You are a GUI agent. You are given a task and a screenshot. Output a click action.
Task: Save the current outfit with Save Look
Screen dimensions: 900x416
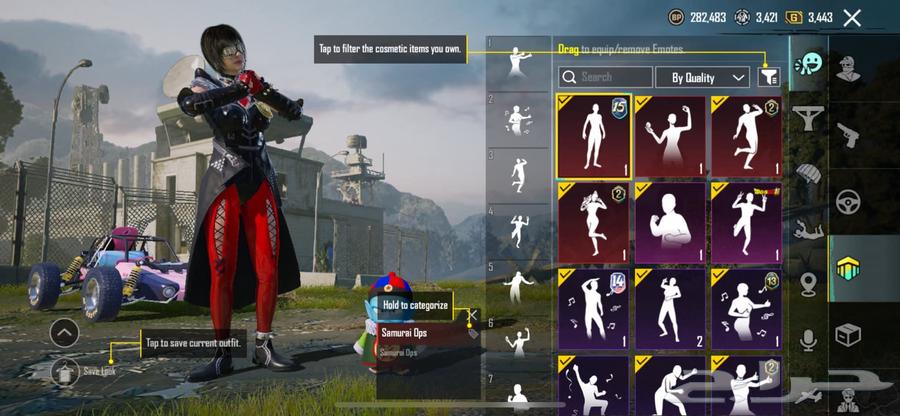coord(64,371)
